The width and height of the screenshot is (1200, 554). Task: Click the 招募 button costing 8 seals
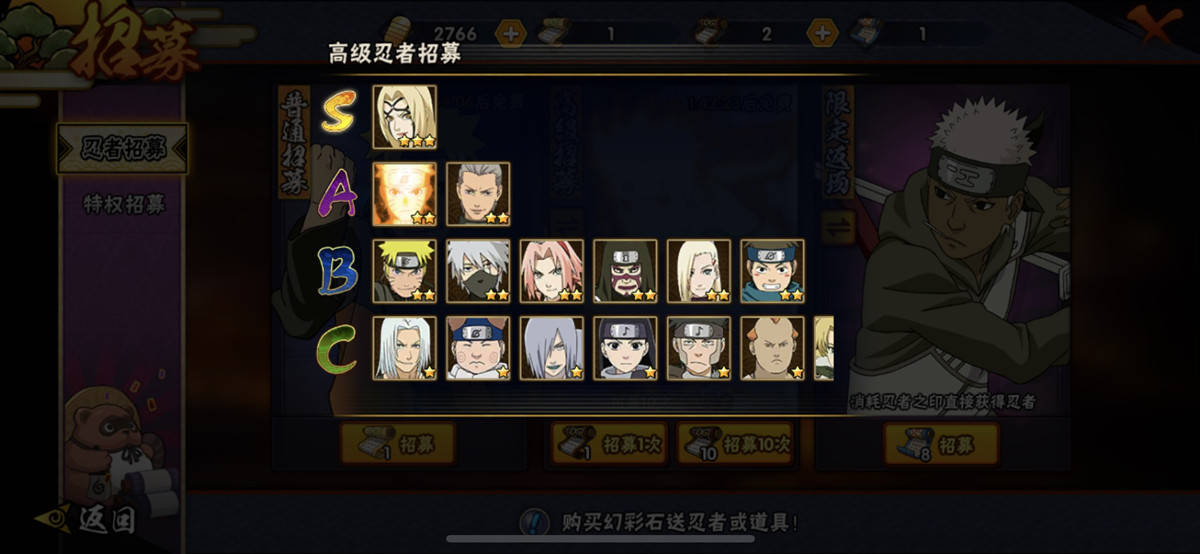[941, 444]
